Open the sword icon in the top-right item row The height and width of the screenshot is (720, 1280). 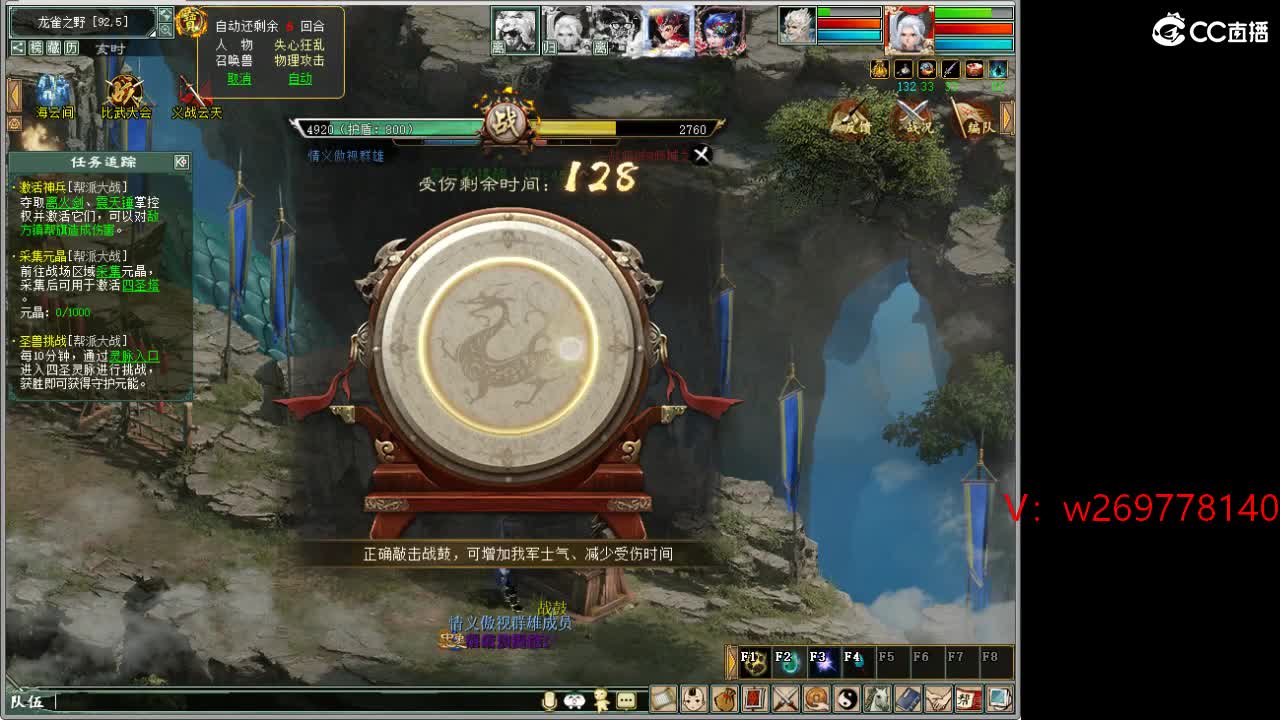click(949, 69)
